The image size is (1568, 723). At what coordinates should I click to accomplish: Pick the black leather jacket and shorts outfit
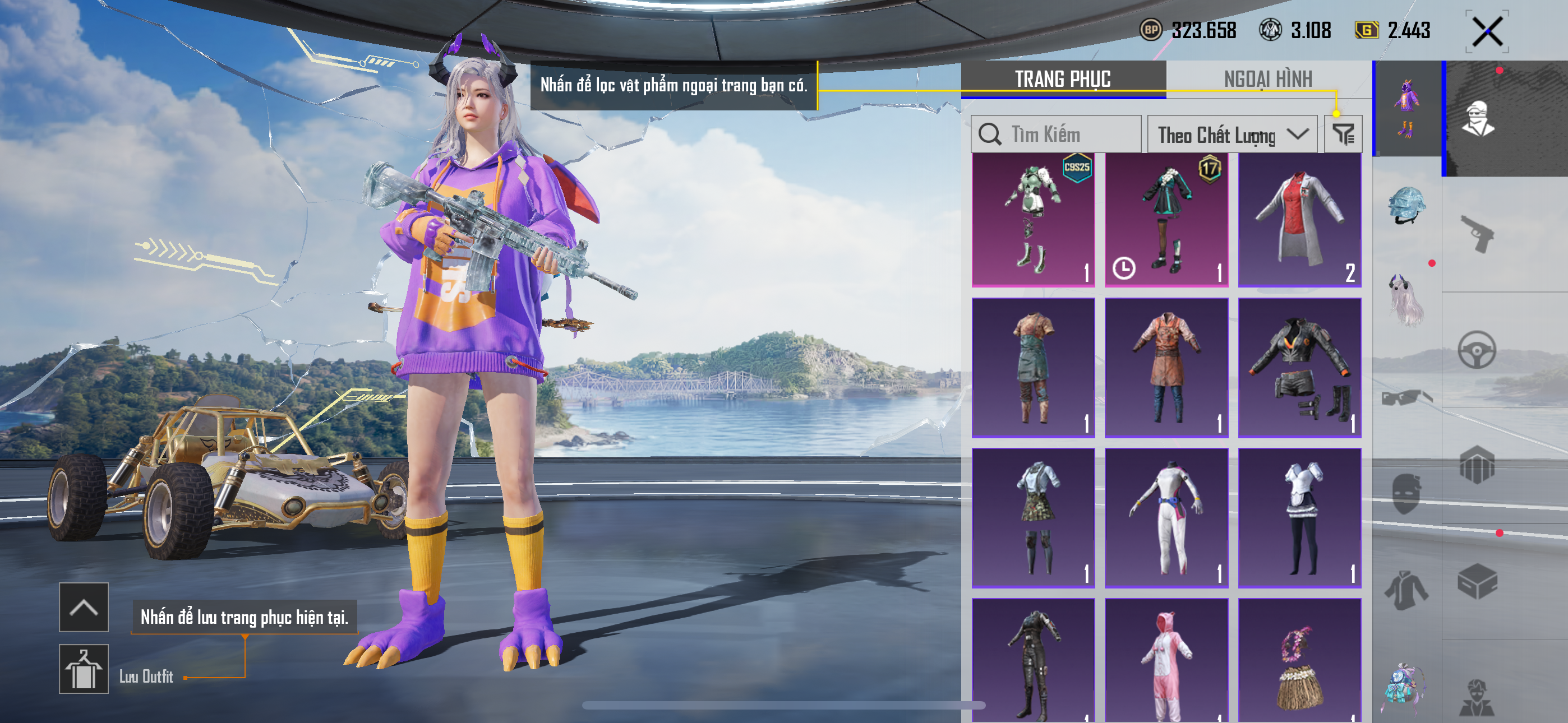coord(1299,368)
